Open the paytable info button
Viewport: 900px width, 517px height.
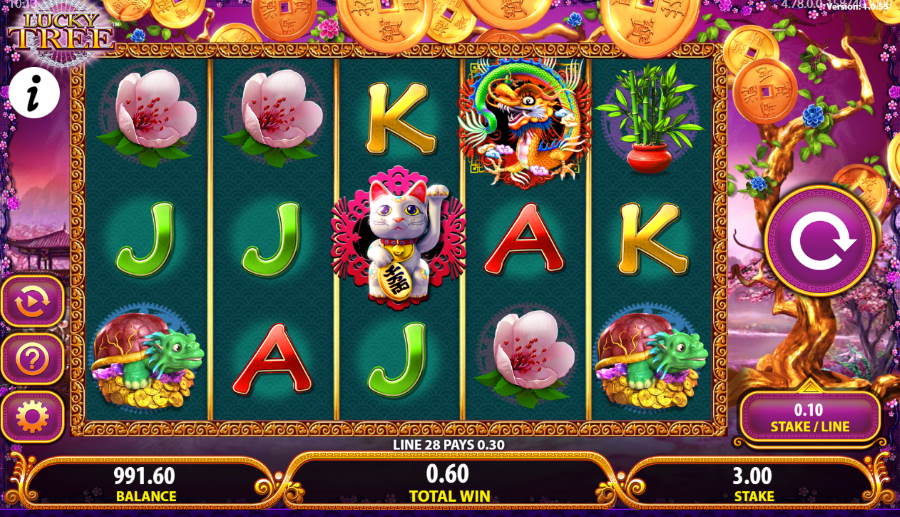point(33,94)
